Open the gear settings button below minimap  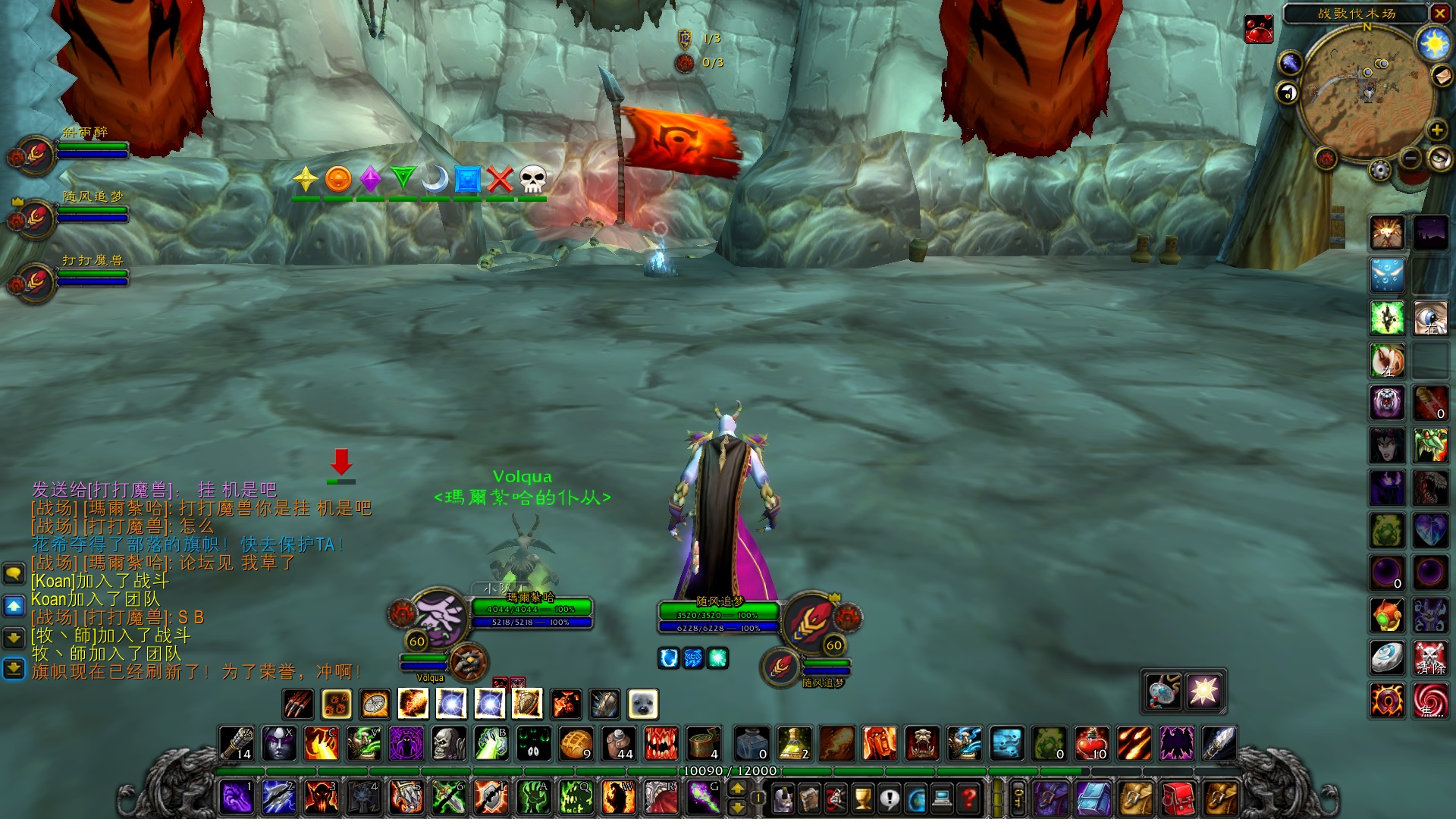[1380, 170]
